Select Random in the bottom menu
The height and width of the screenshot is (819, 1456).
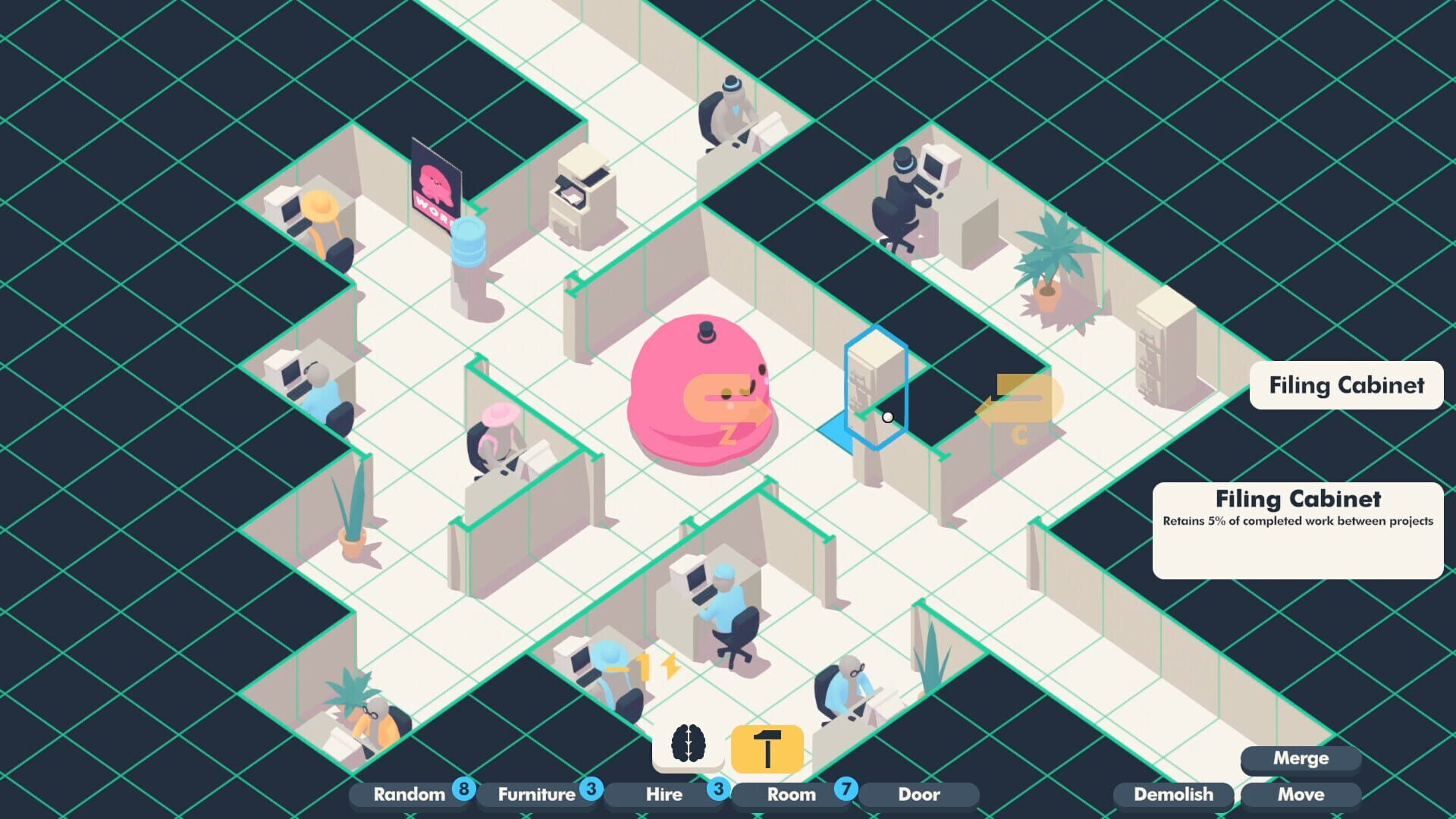click(x=409, y=795)
